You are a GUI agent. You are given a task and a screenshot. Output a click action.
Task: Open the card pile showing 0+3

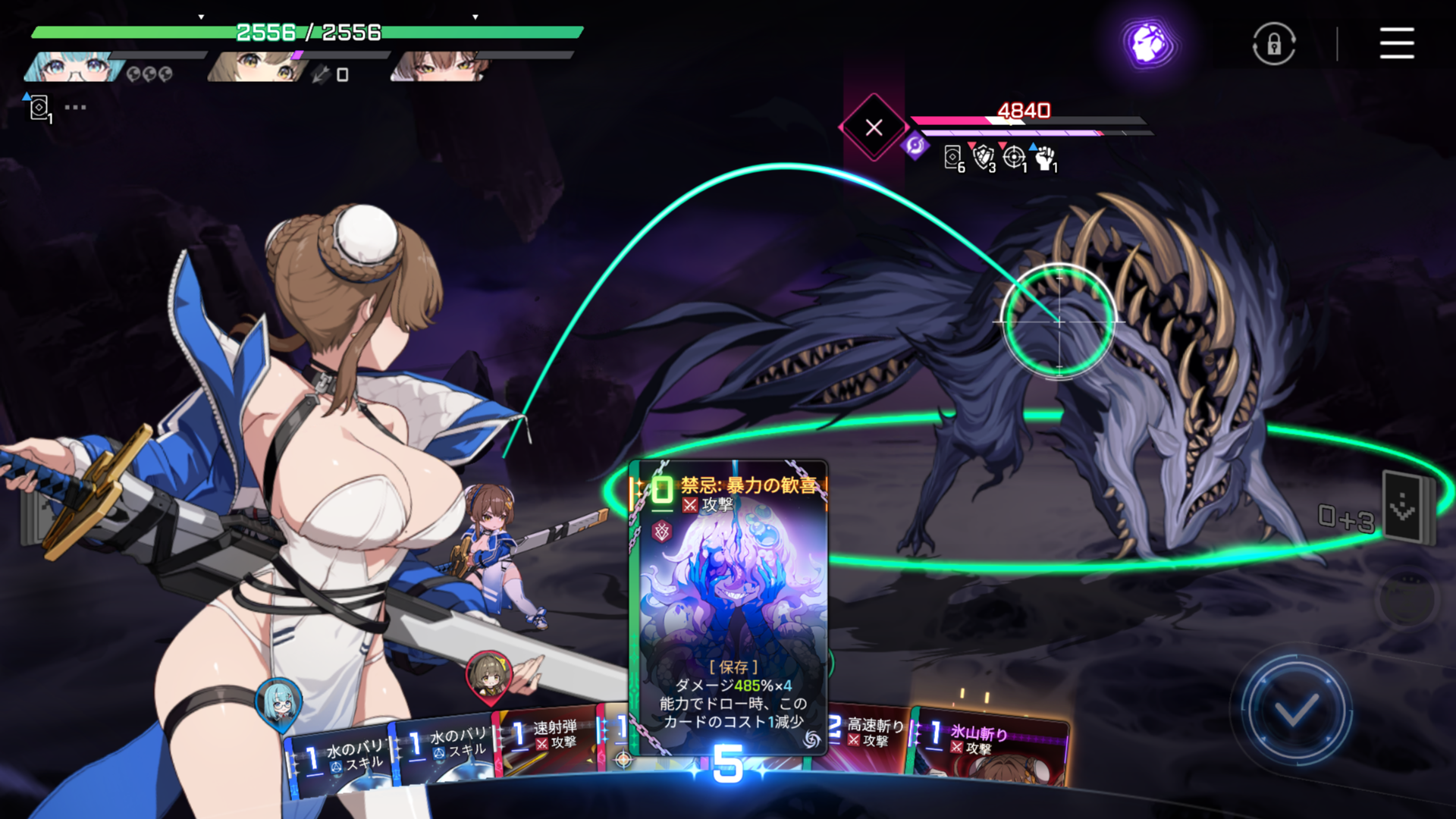click(x=1407, y=508)
